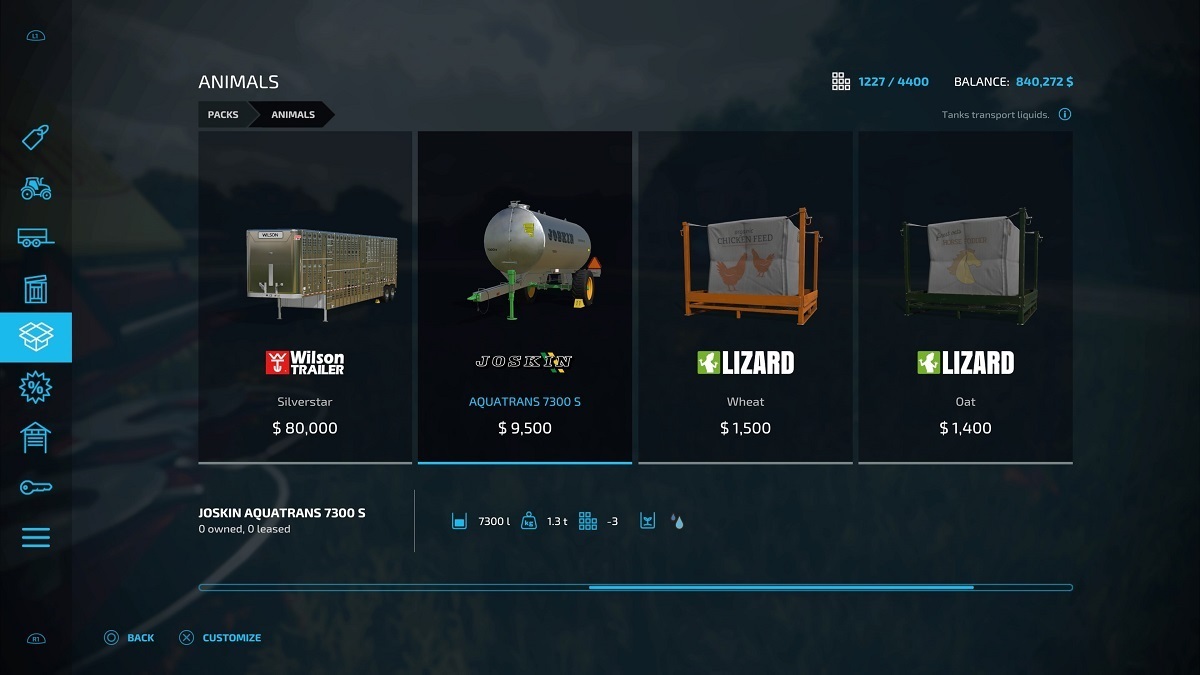Switch to the tractor vehicles category
This screenshot has height=675, width=1200.
click(35, 187)
